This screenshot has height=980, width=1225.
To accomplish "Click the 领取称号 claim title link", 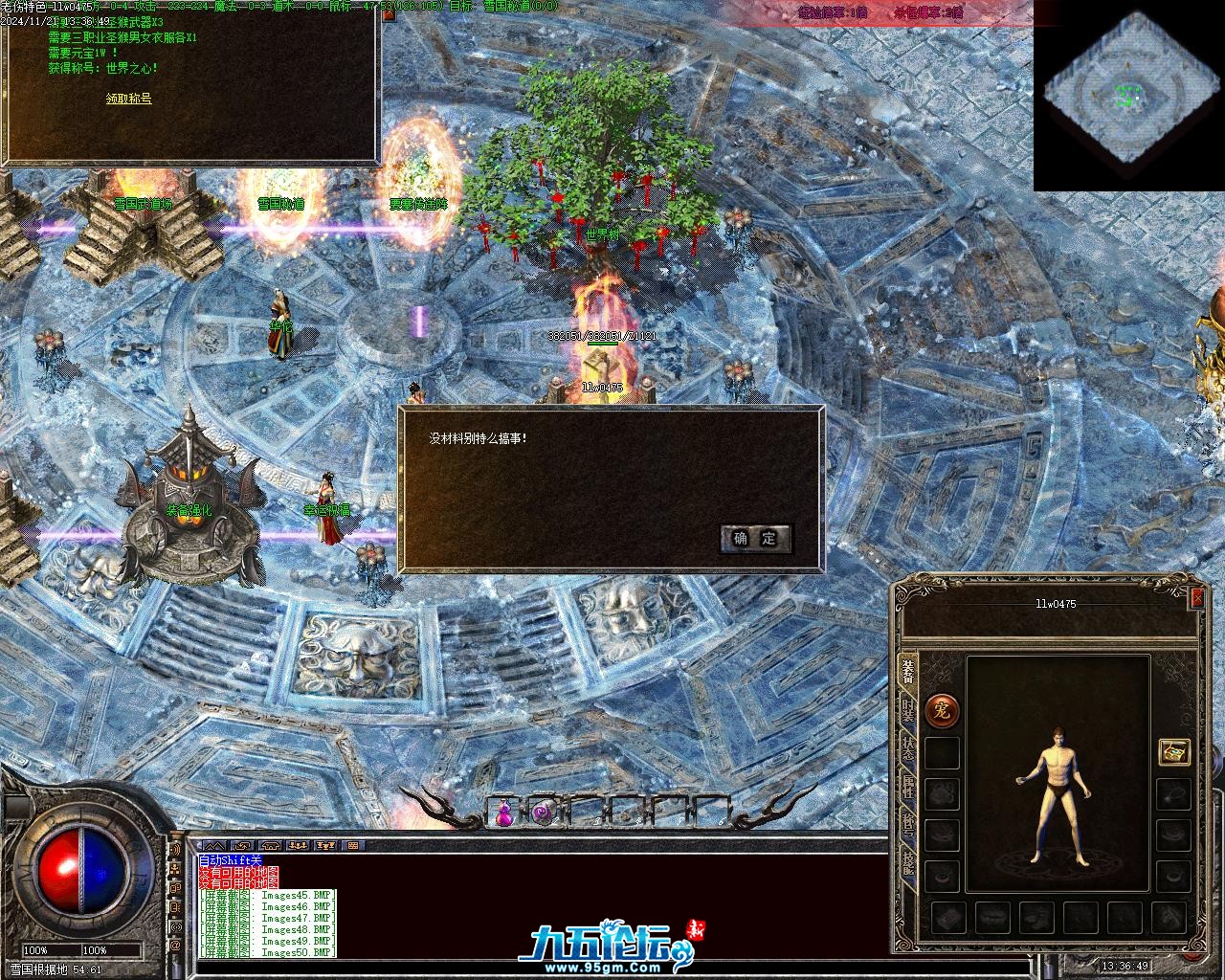I will pyautogui.click(x=128, y=99).
